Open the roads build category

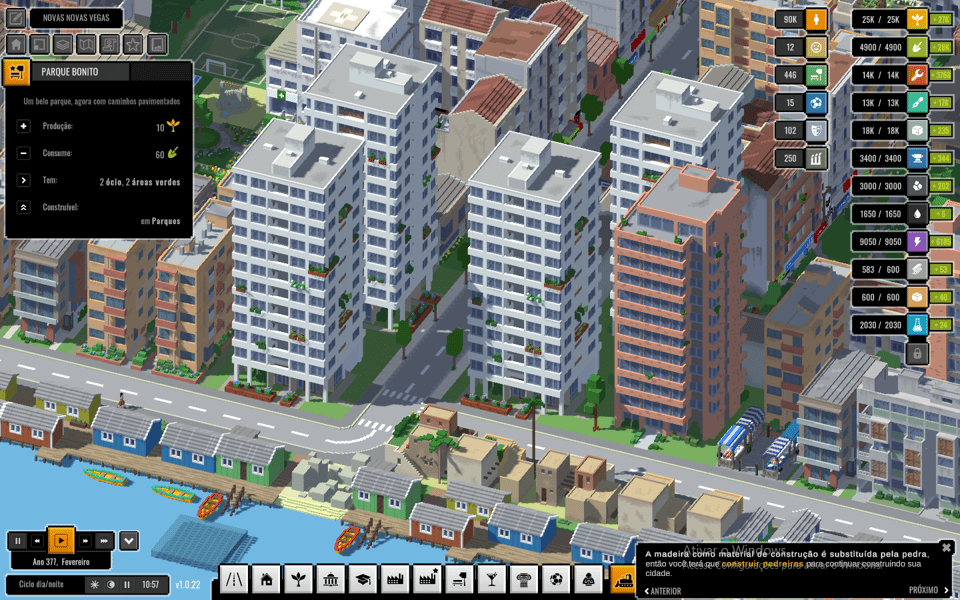coord(234,579)
